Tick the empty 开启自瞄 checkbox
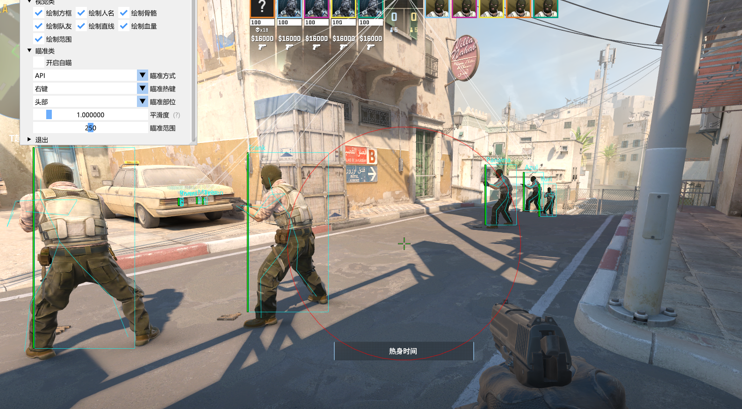Image resolution: width=742 pixels, height=409 pixels. coord(39,63)
